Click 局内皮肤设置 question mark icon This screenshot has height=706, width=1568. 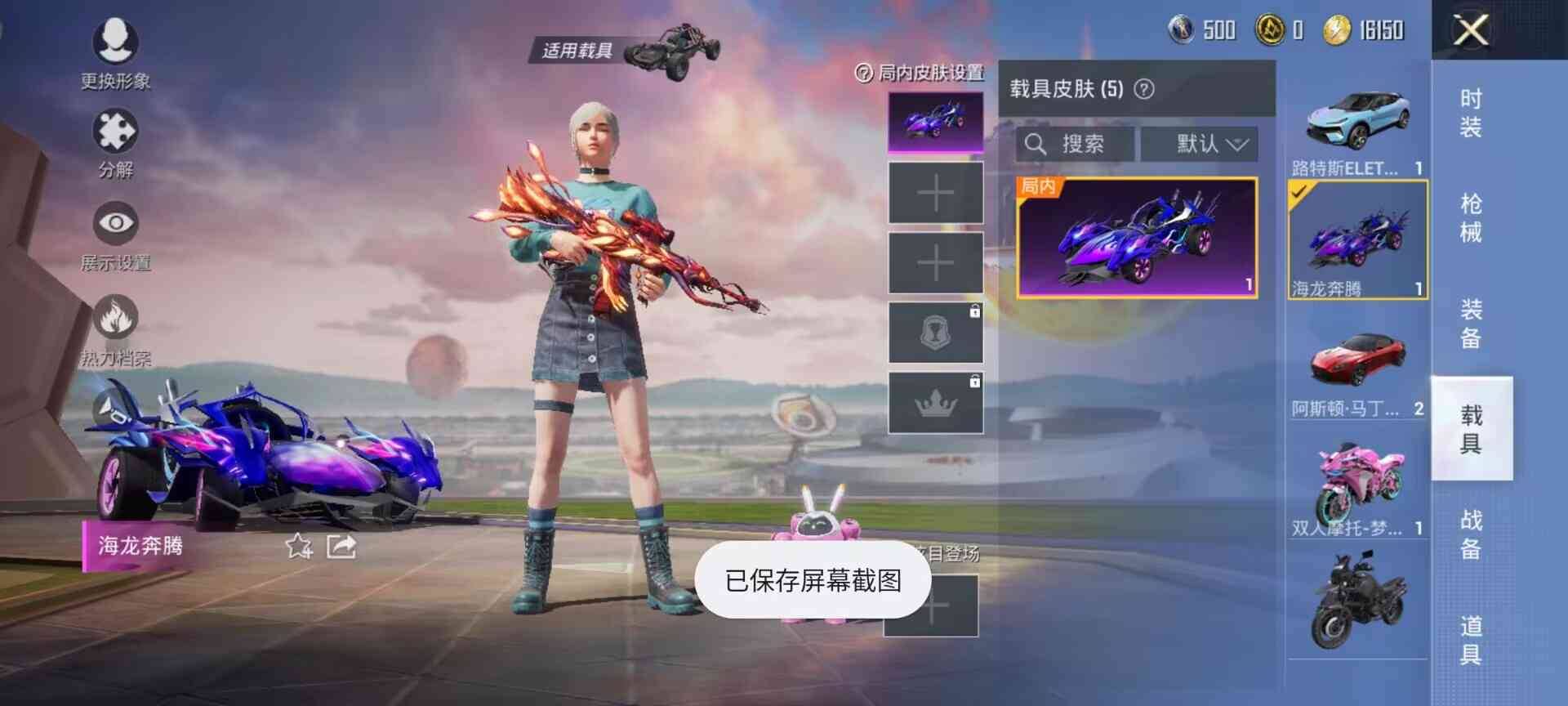(x=863, y=74)
